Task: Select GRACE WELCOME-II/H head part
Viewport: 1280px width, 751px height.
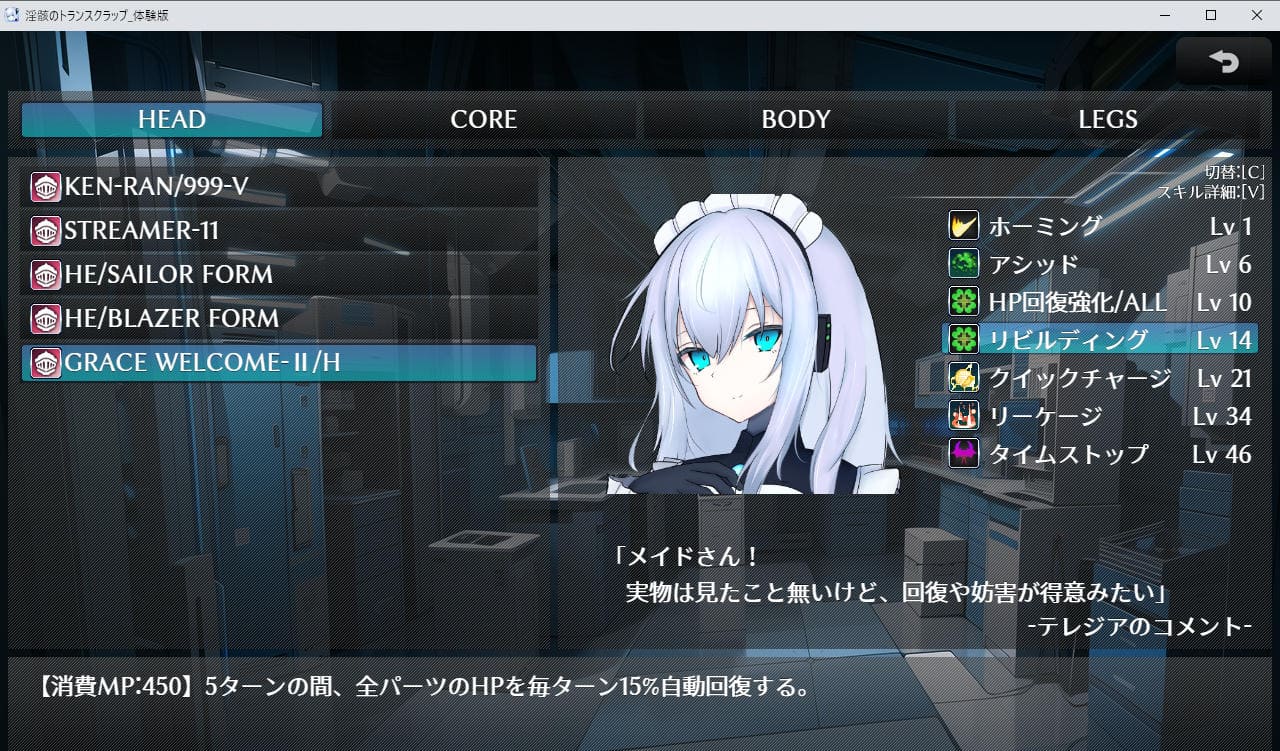Action: tap(279, 363)
